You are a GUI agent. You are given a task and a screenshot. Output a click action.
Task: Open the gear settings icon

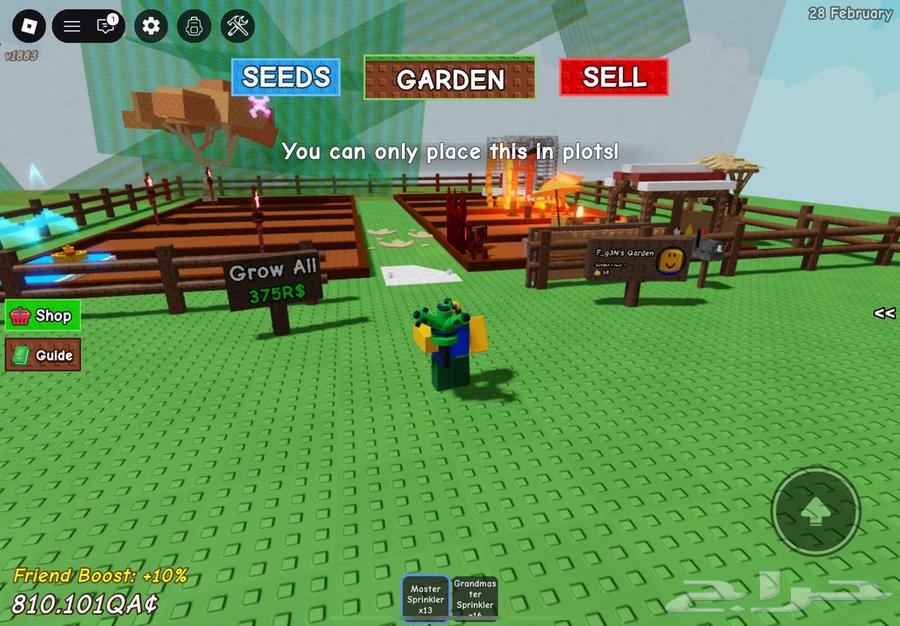[151, 26]
